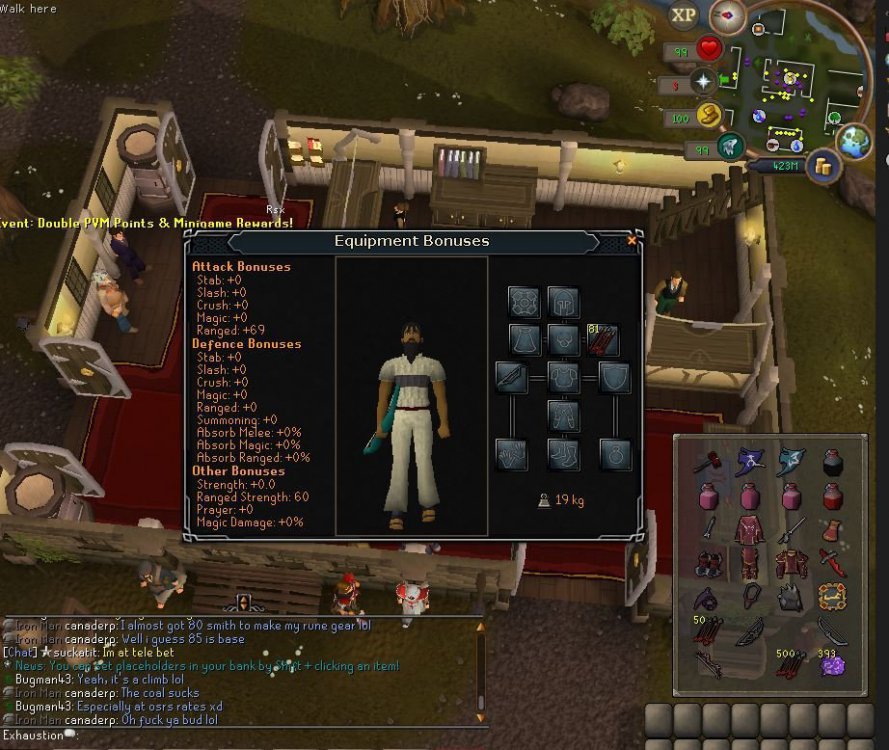Select the black potion in inventory

pyautogui.click(x=832, y=461)
